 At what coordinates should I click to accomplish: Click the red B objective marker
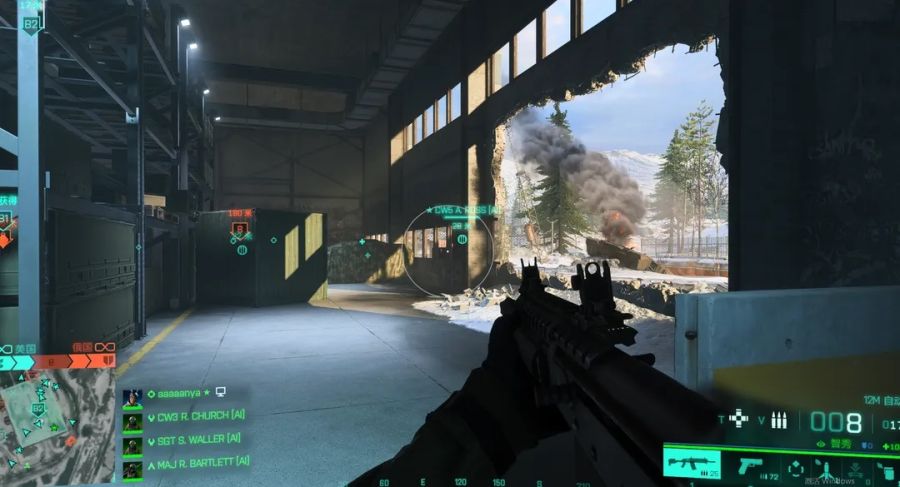click(x=240, y=231)
